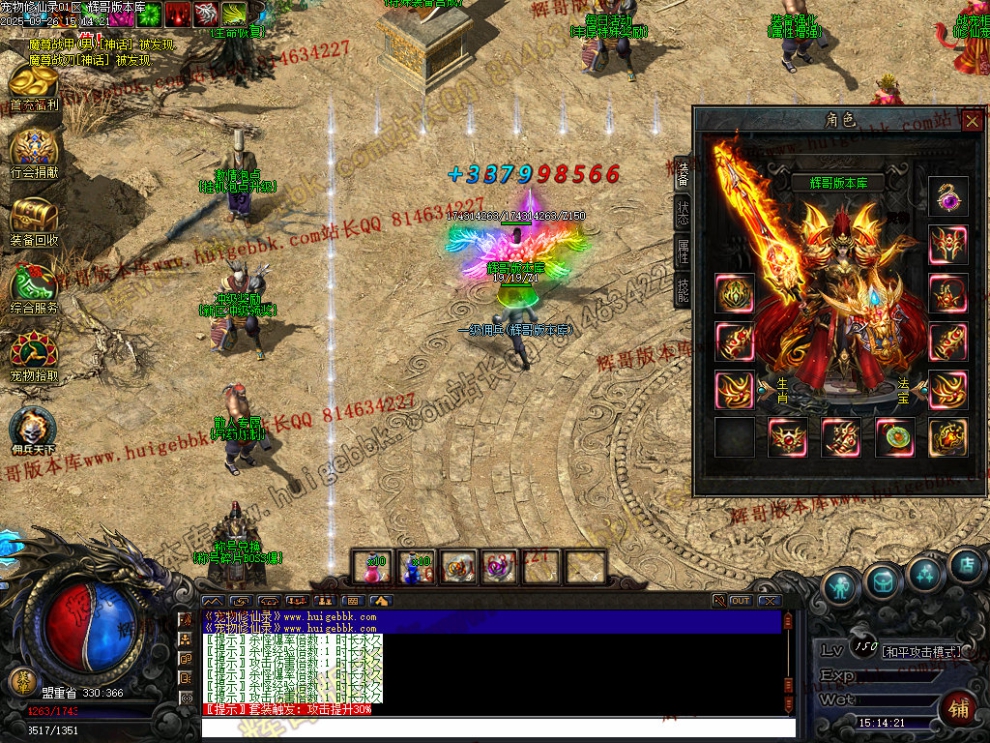
Task: Click the chat text input field
Action: click(x=498, y=727)
